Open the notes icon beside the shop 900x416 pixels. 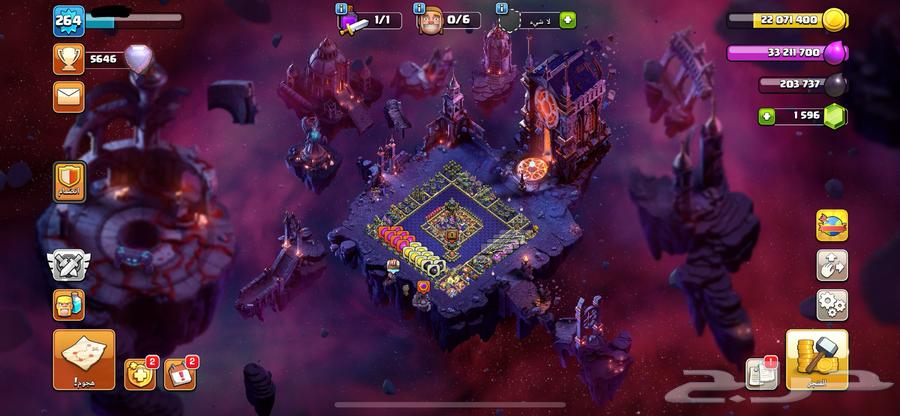click(x=762, y=373)
